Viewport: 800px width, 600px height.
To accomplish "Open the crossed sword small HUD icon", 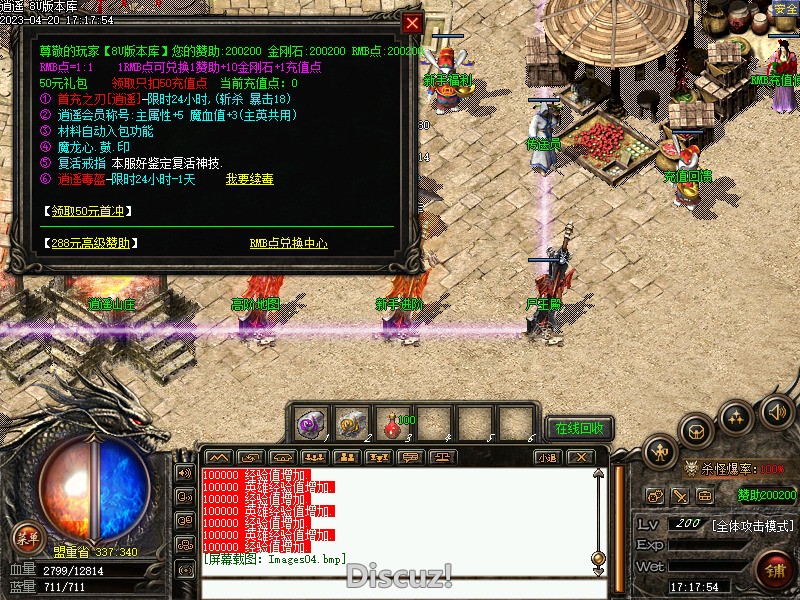I will (680, 495).
